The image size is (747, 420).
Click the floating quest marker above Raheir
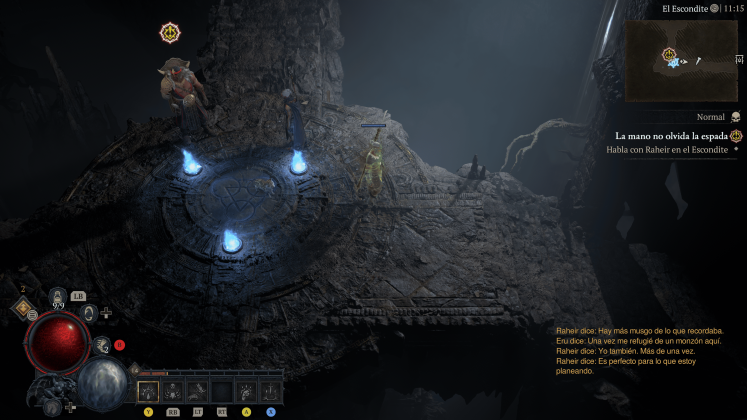click(170, 33)
